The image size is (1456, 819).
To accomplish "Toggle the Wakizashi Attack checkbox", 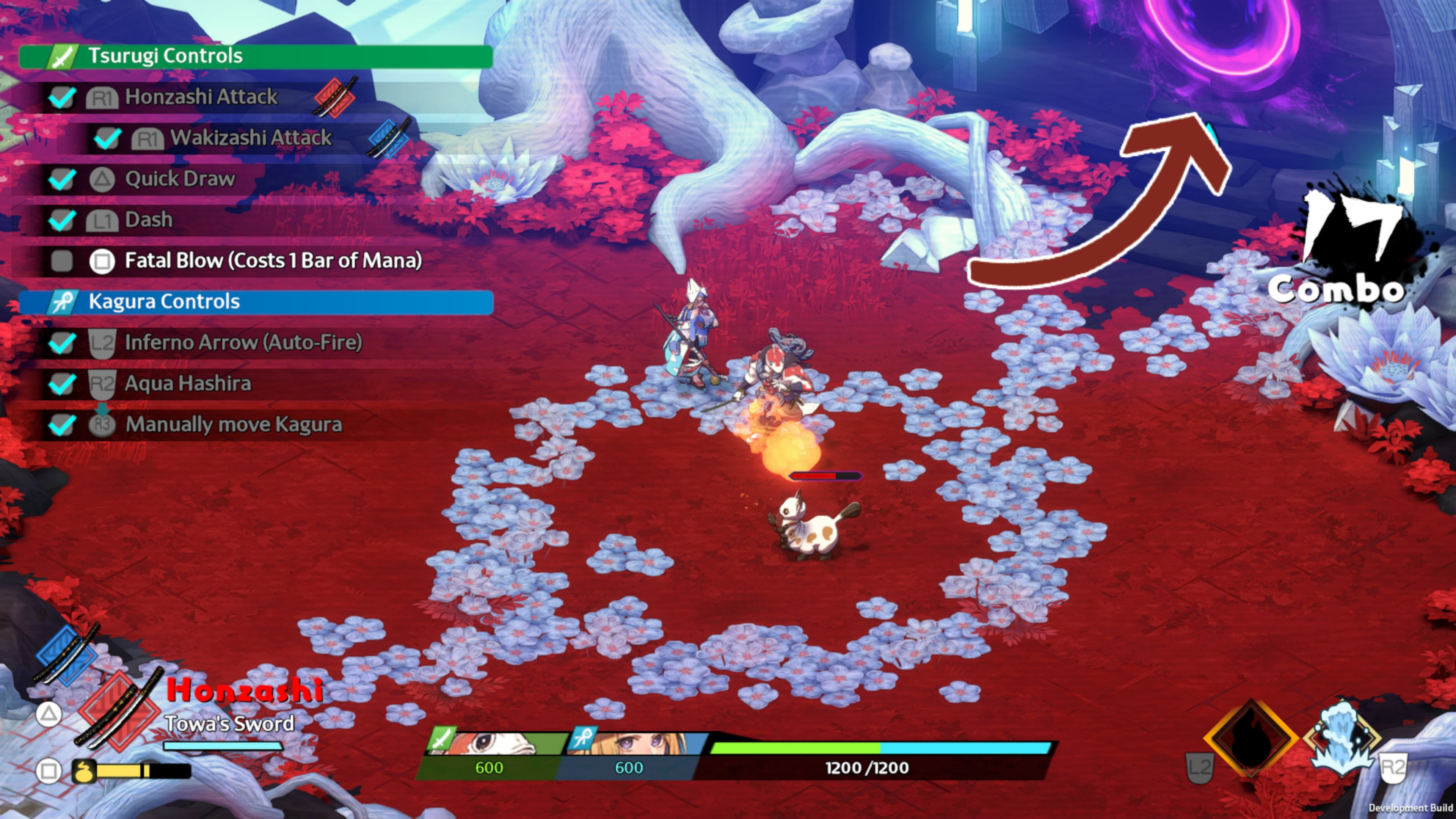I will [x=107, y=138].
